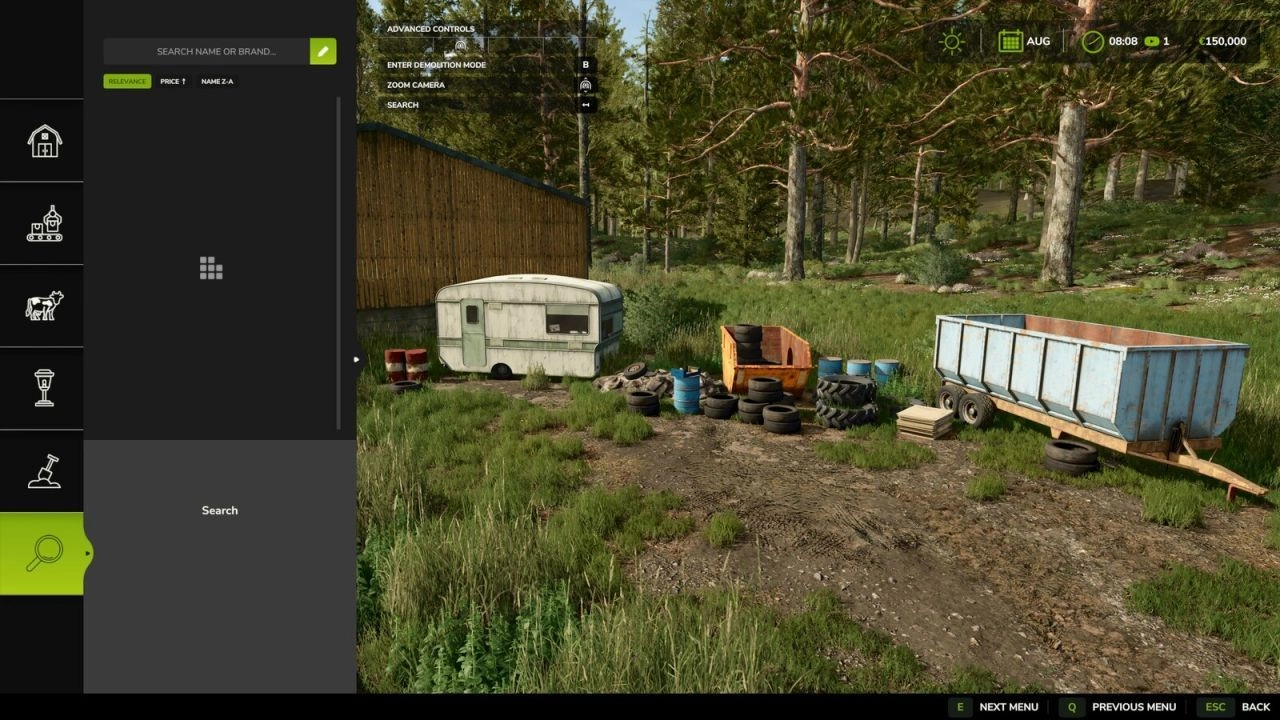Open the weather forecast via the sun icon
Image resolution: width=1280 pixels, height=720 pixels.
click(x=950, y=41)
